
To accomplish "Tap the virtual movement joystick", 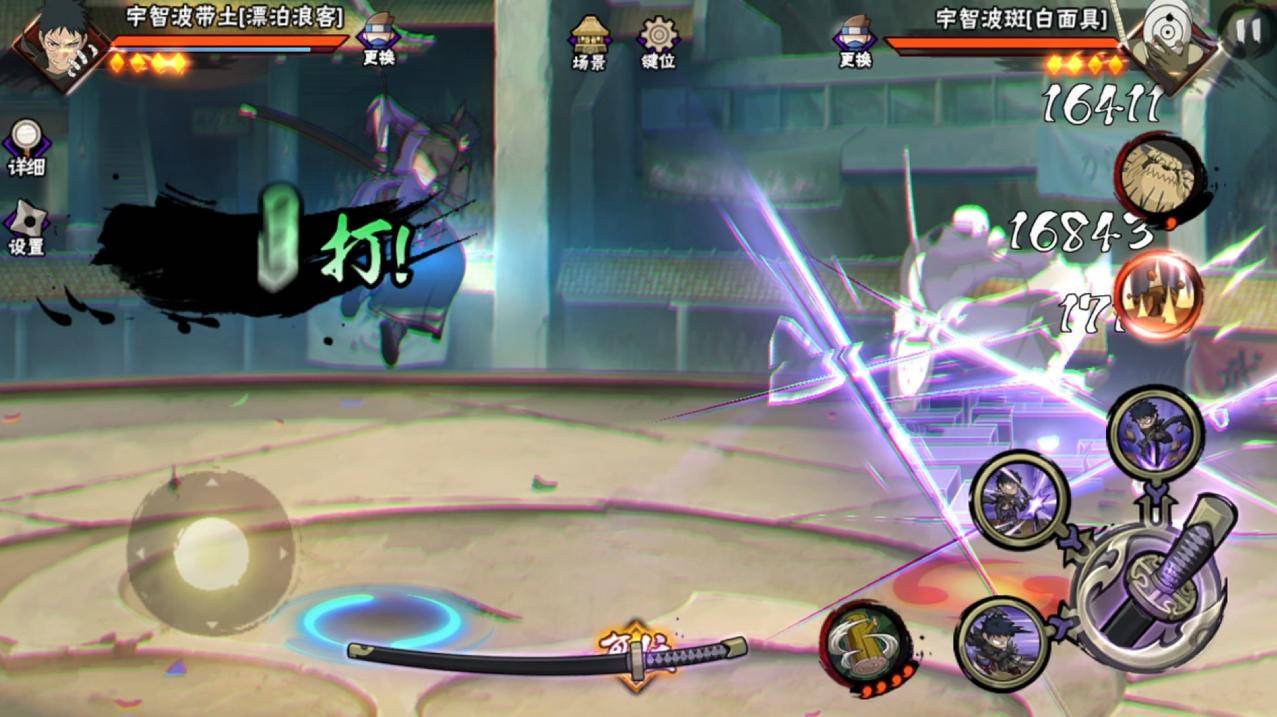I will pos(211,552).
